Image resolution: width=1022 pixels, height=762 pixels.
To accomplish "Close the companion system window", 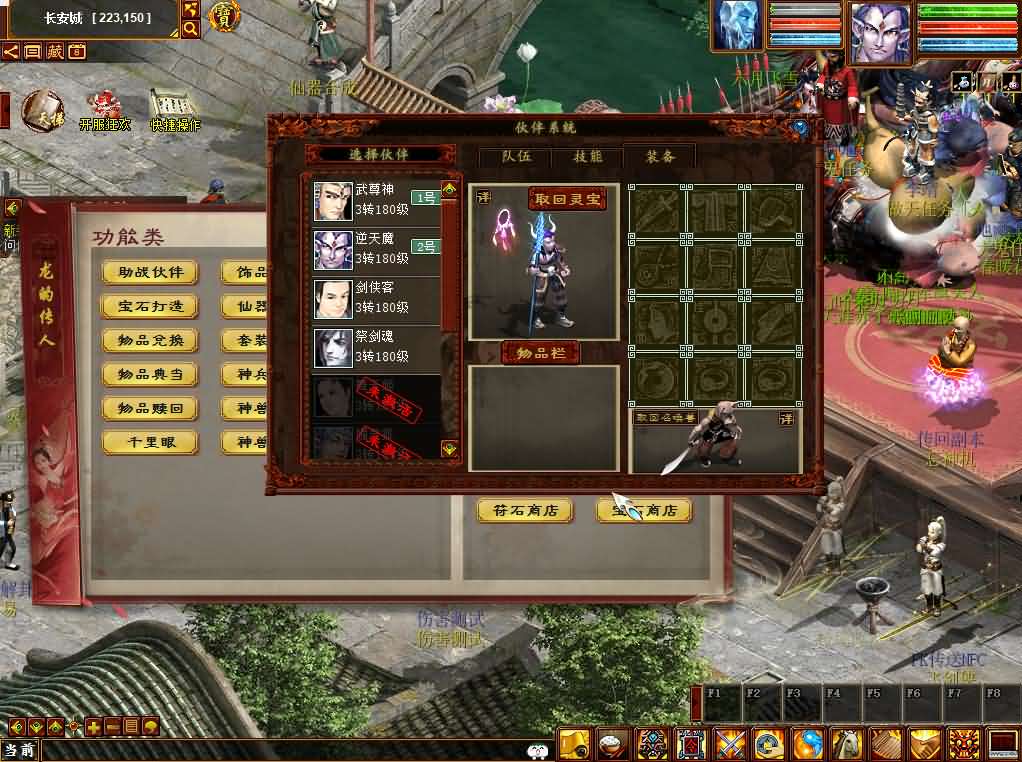I will pyautogui.click(x=799, y=128).
